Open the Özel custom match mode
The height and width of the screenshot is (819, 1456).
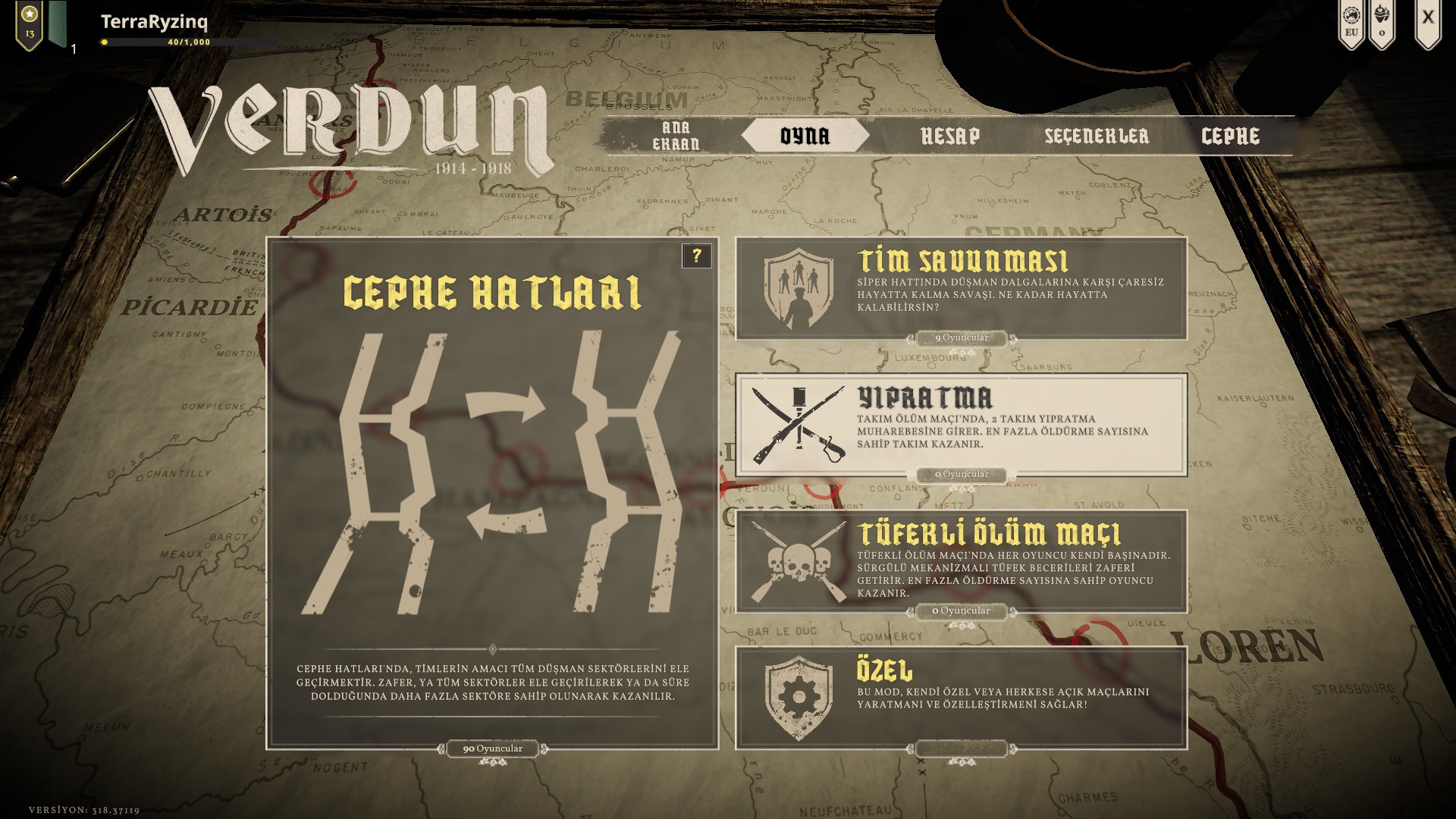click(x=961, y=698)
